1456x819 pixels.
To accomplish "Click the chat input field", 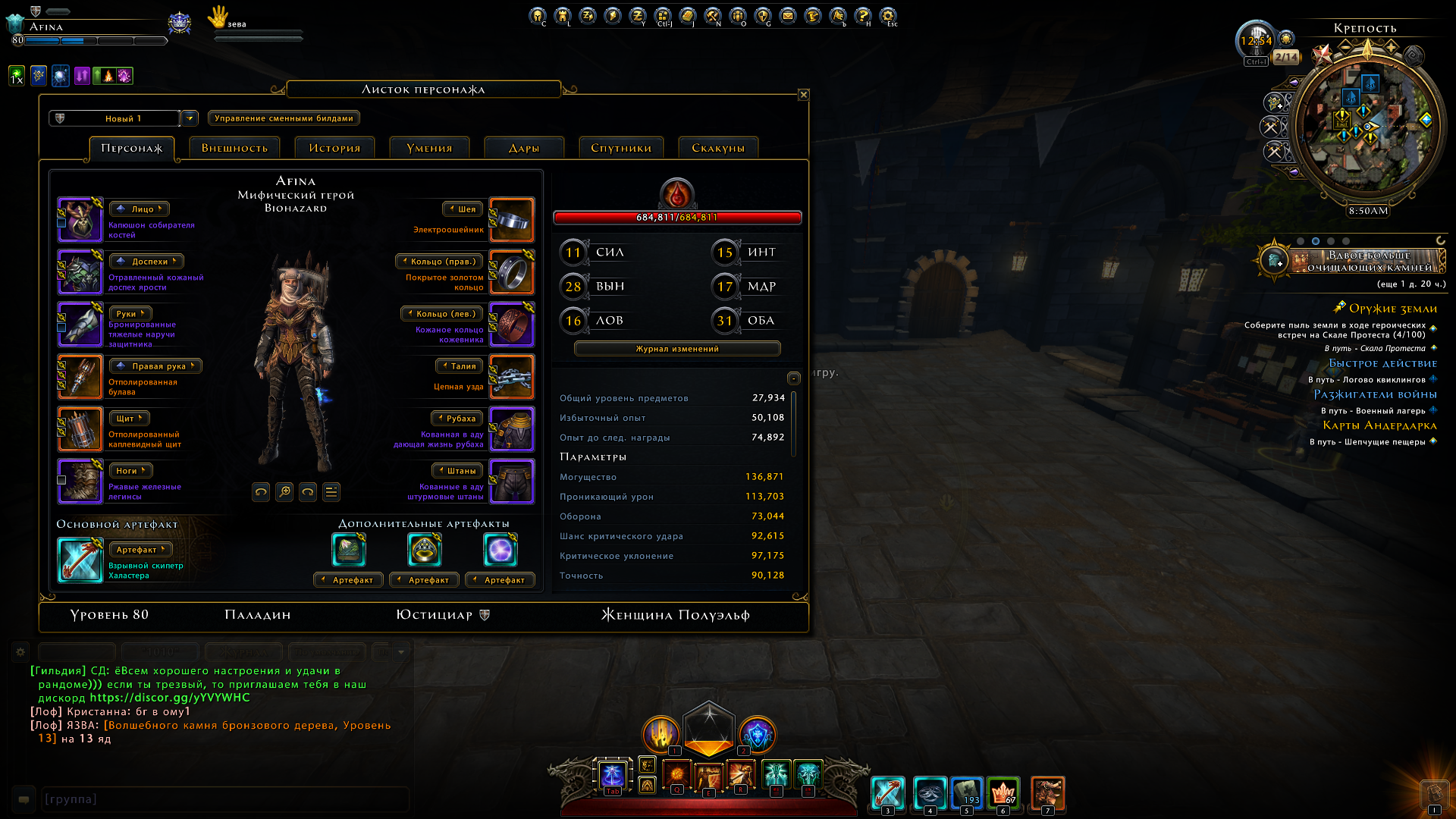I will tap(224, 799).
